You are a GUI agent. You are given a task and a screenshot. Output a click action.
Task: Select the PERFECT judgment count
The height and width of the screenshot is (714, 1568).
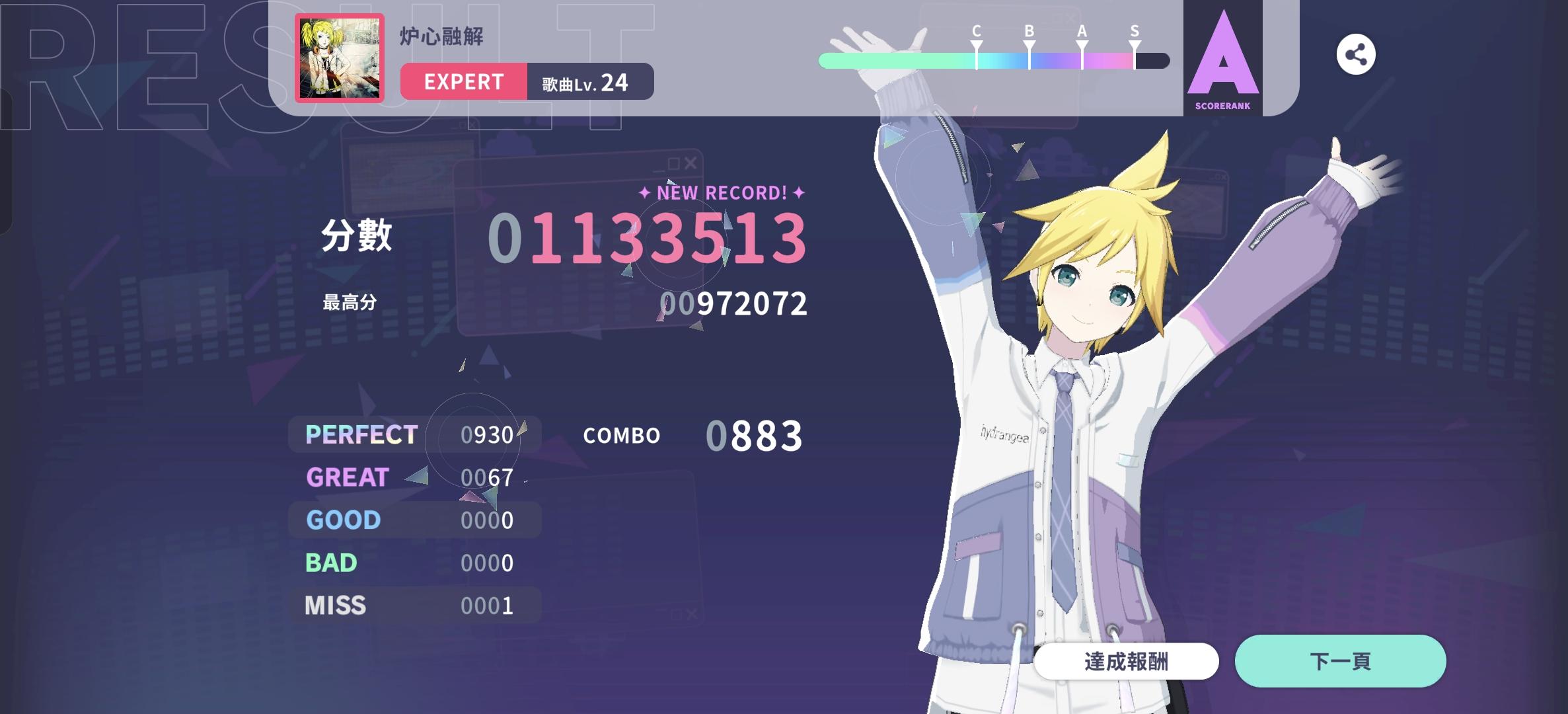pos(489,434)
